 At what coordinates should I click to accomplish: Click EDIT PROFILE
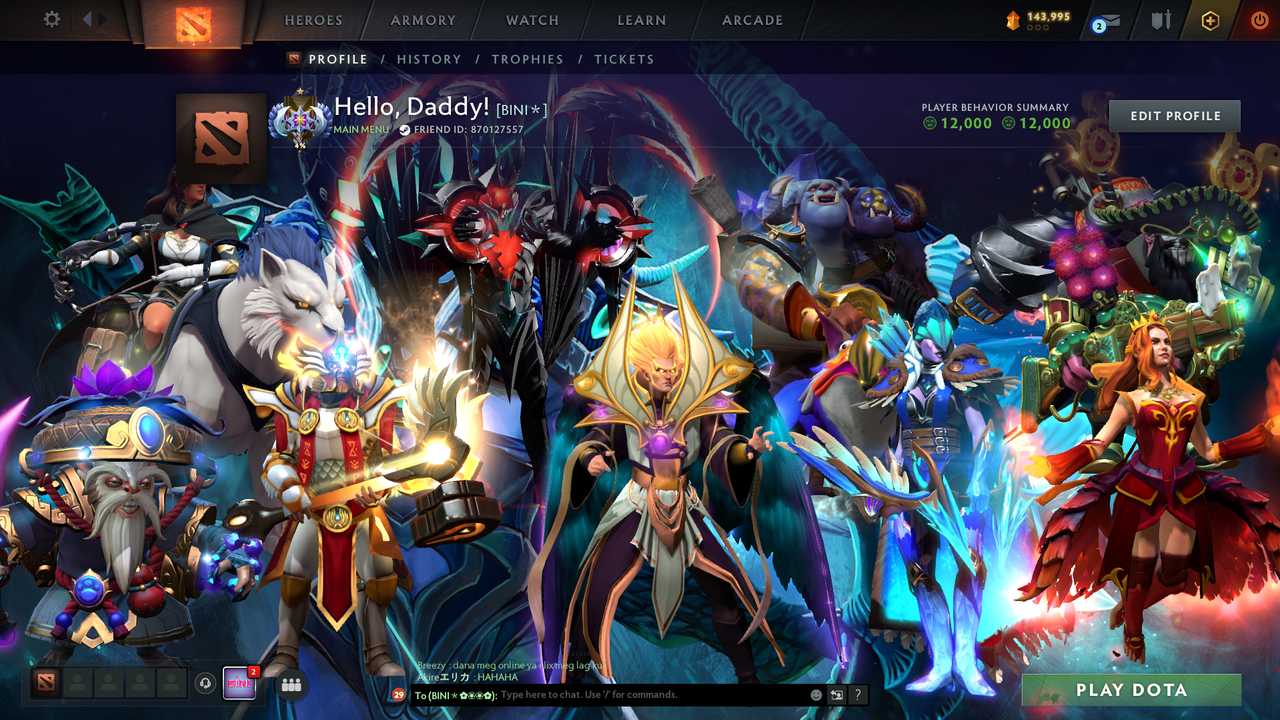tap(1174, 115)
